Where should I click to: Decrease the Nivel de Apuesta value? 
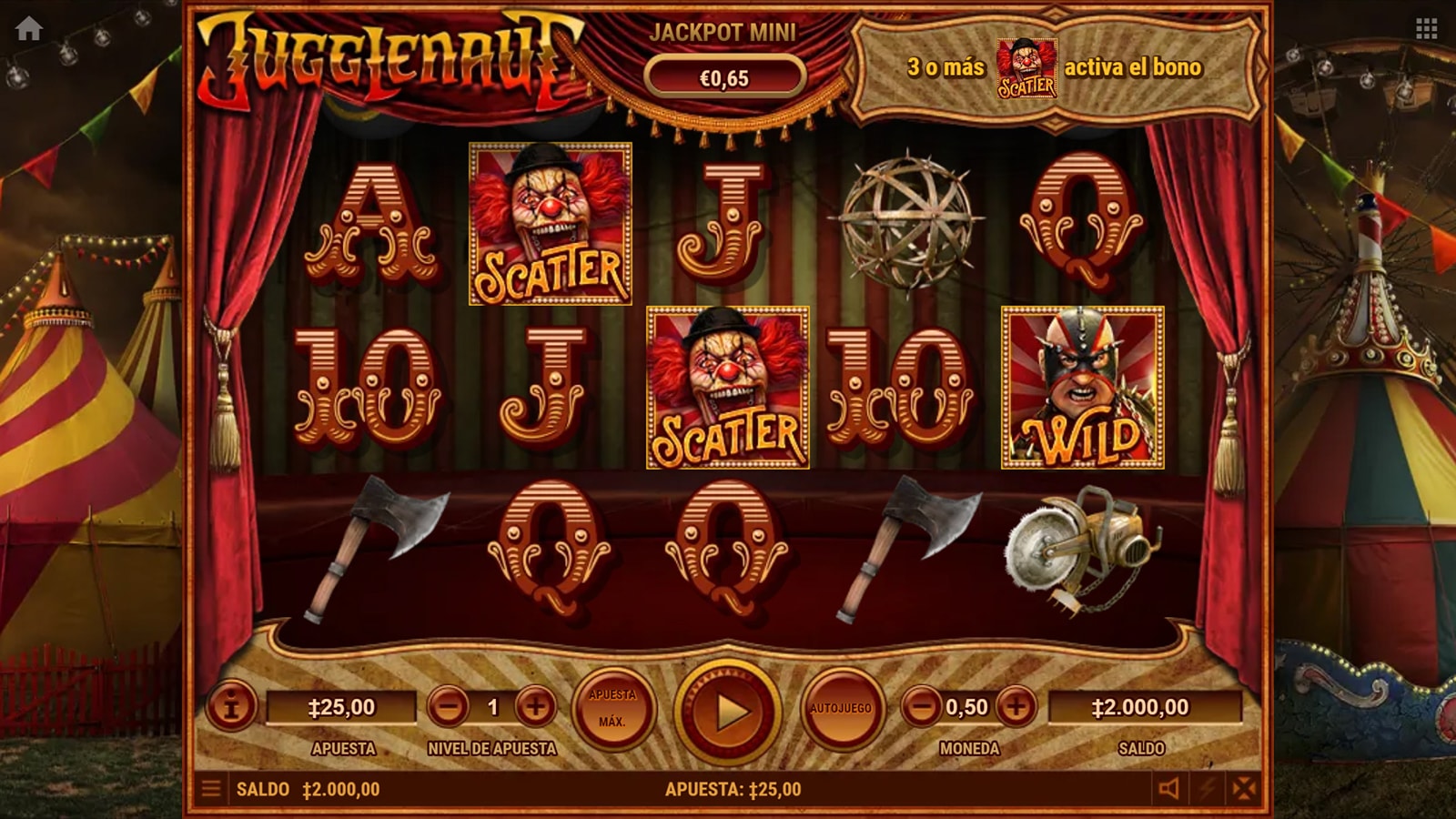[x=448, y=706]
